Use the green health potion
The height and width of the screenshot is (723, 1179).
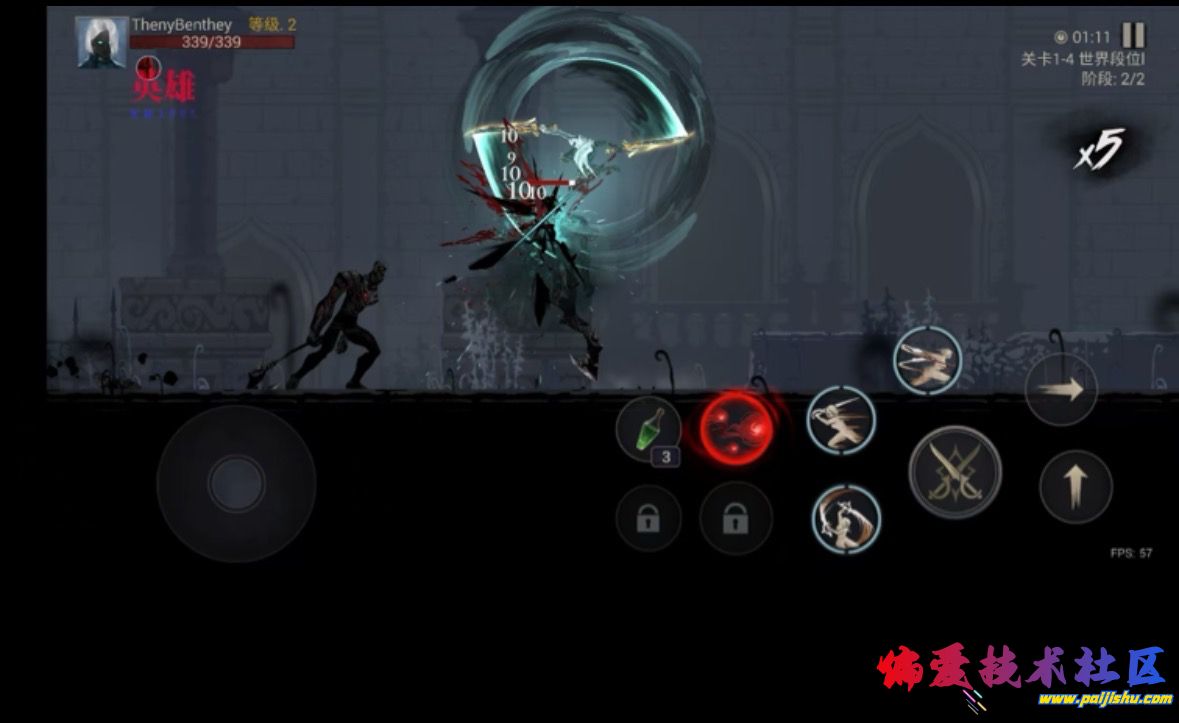648,430
